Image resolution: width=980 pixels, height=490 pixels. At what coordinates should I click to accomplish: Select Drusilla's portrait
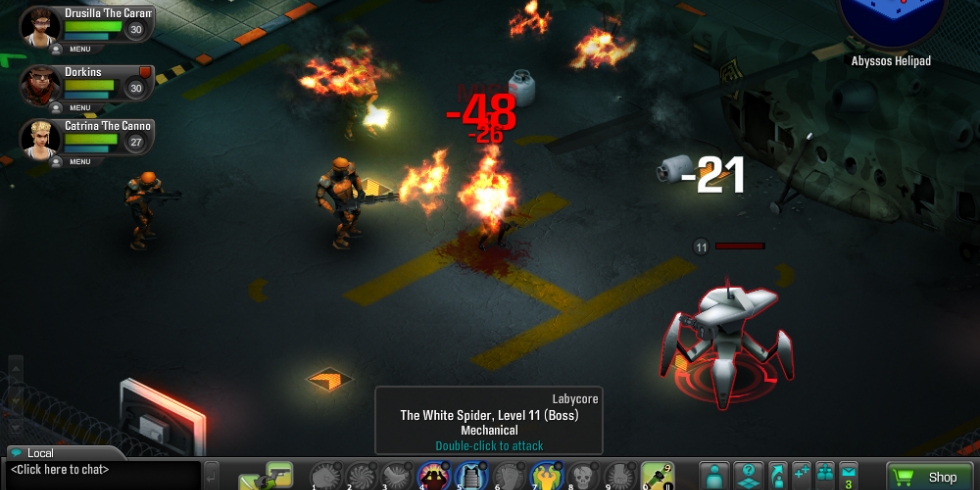40,25
